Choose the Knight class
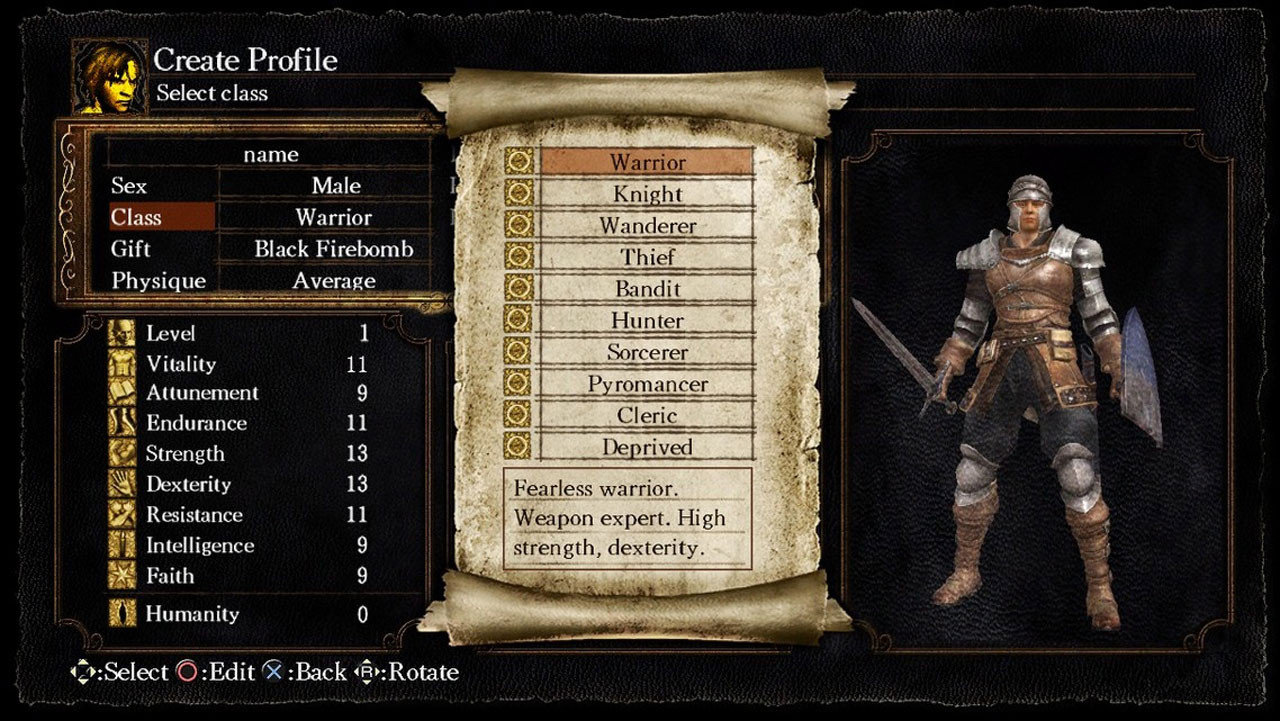Image resolution: width=1280 pixels, height=721 pixels. point(647,194)
